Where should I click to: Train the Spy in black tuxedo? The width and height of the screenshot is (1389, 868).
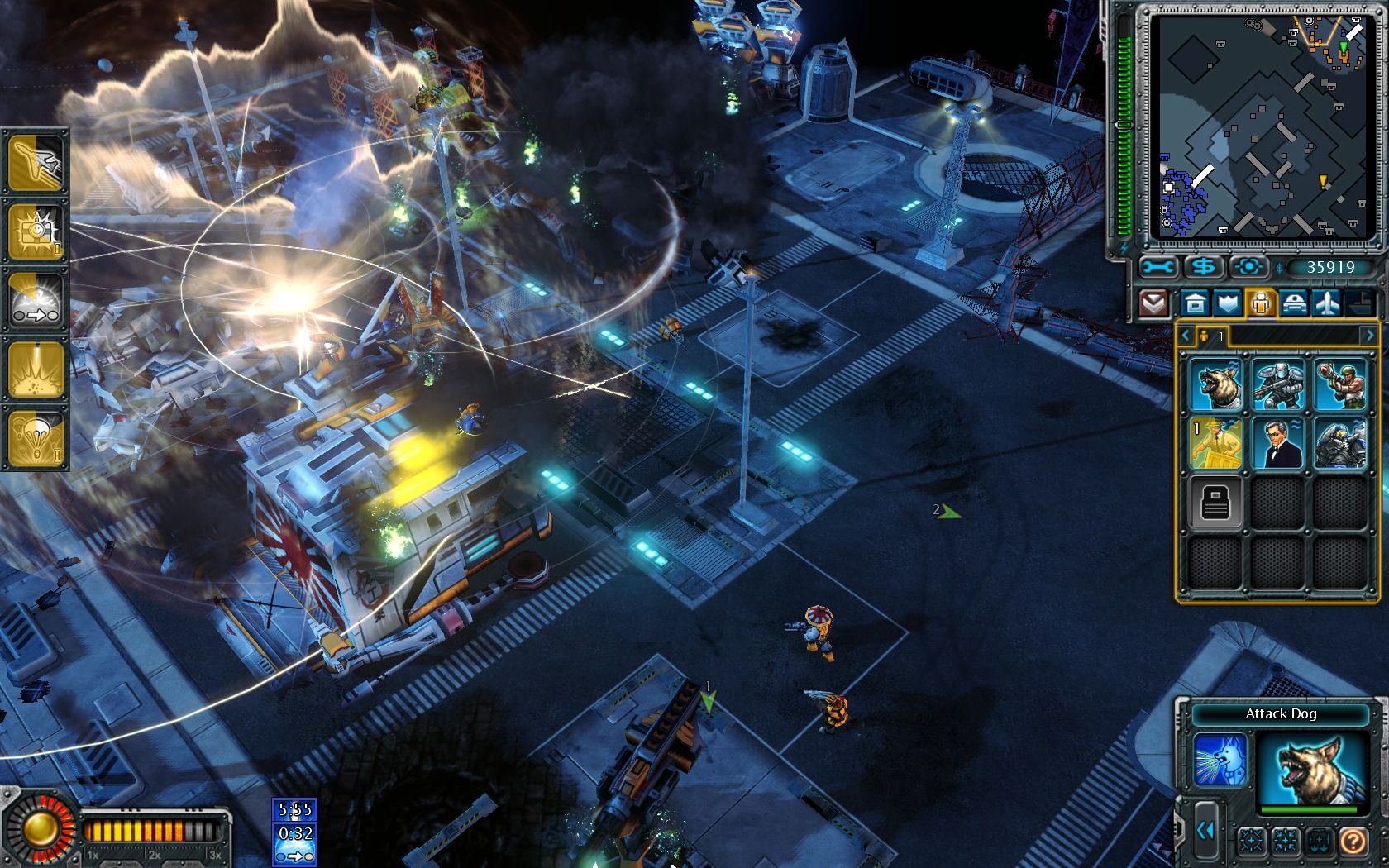click(x=1278, y=444)
